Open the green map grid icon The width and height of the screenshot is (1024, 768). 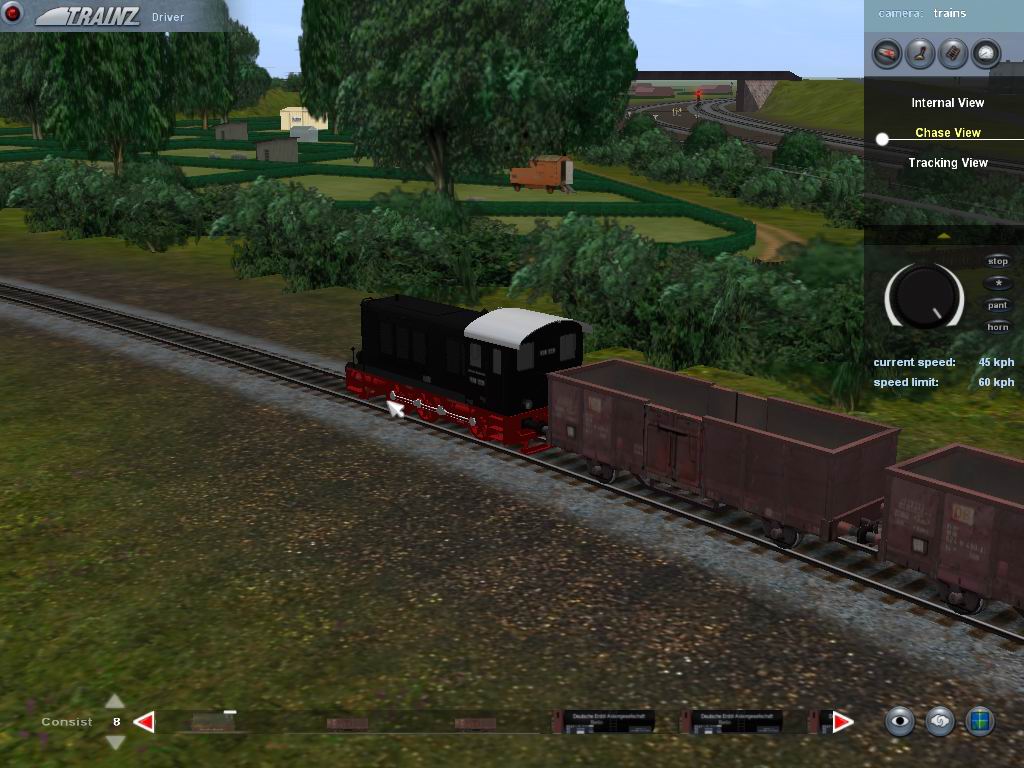coord(980,720)
